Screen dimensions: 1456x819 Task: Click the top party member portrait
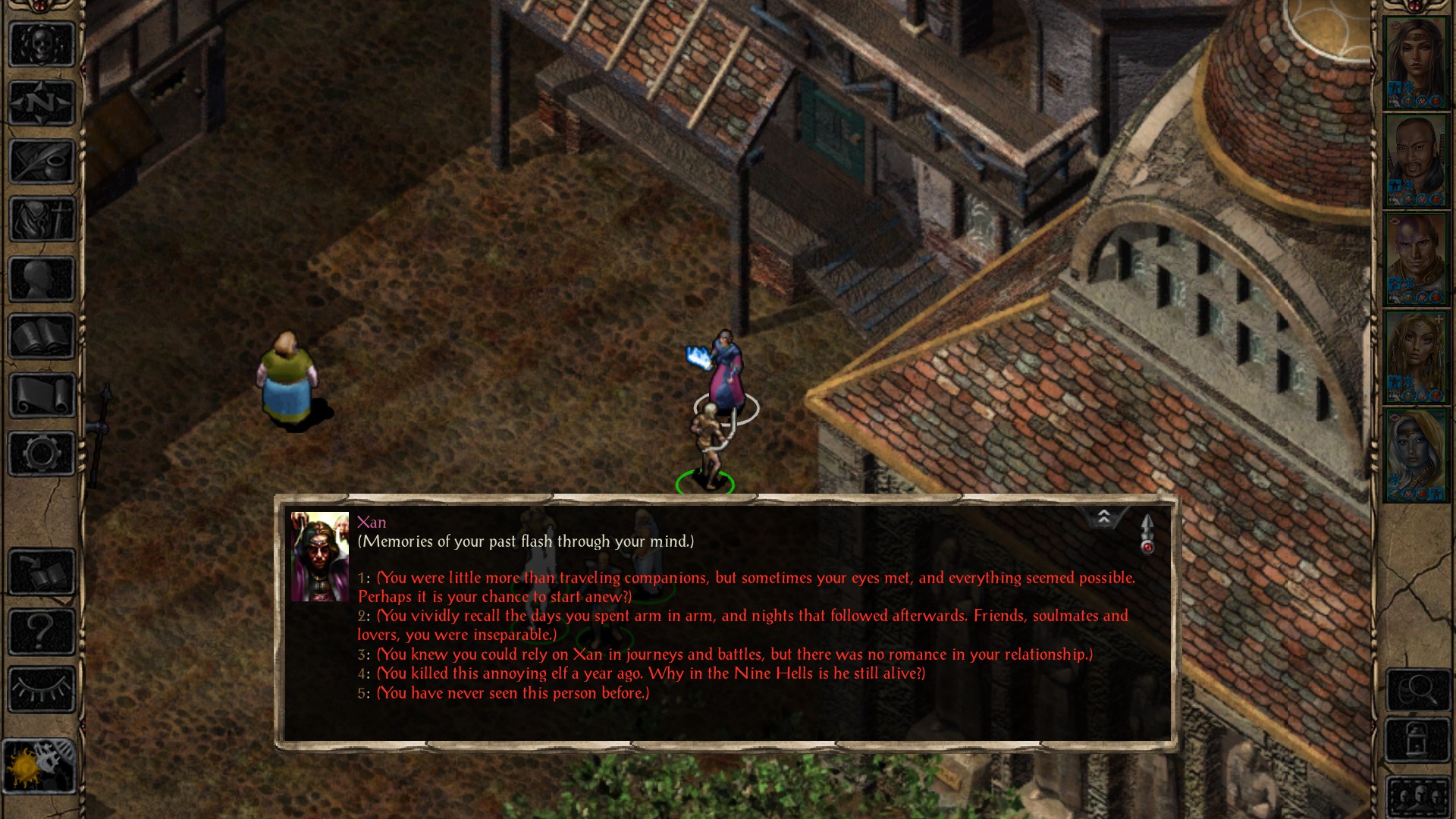[x=1417, y=61]
